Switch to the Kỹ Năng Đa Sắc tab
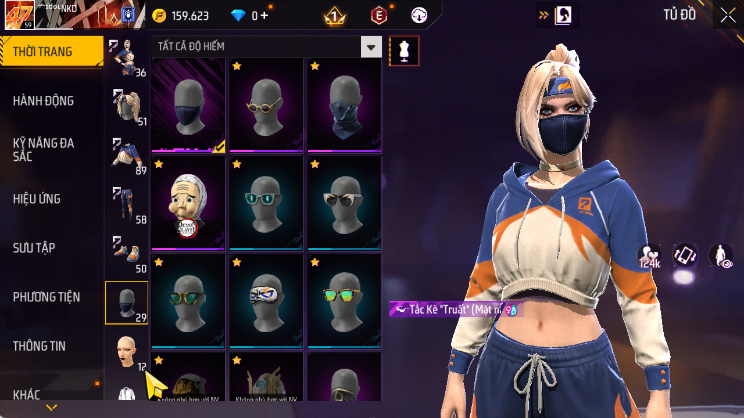The height and width of the screenshot is (418, 744). 45,150
